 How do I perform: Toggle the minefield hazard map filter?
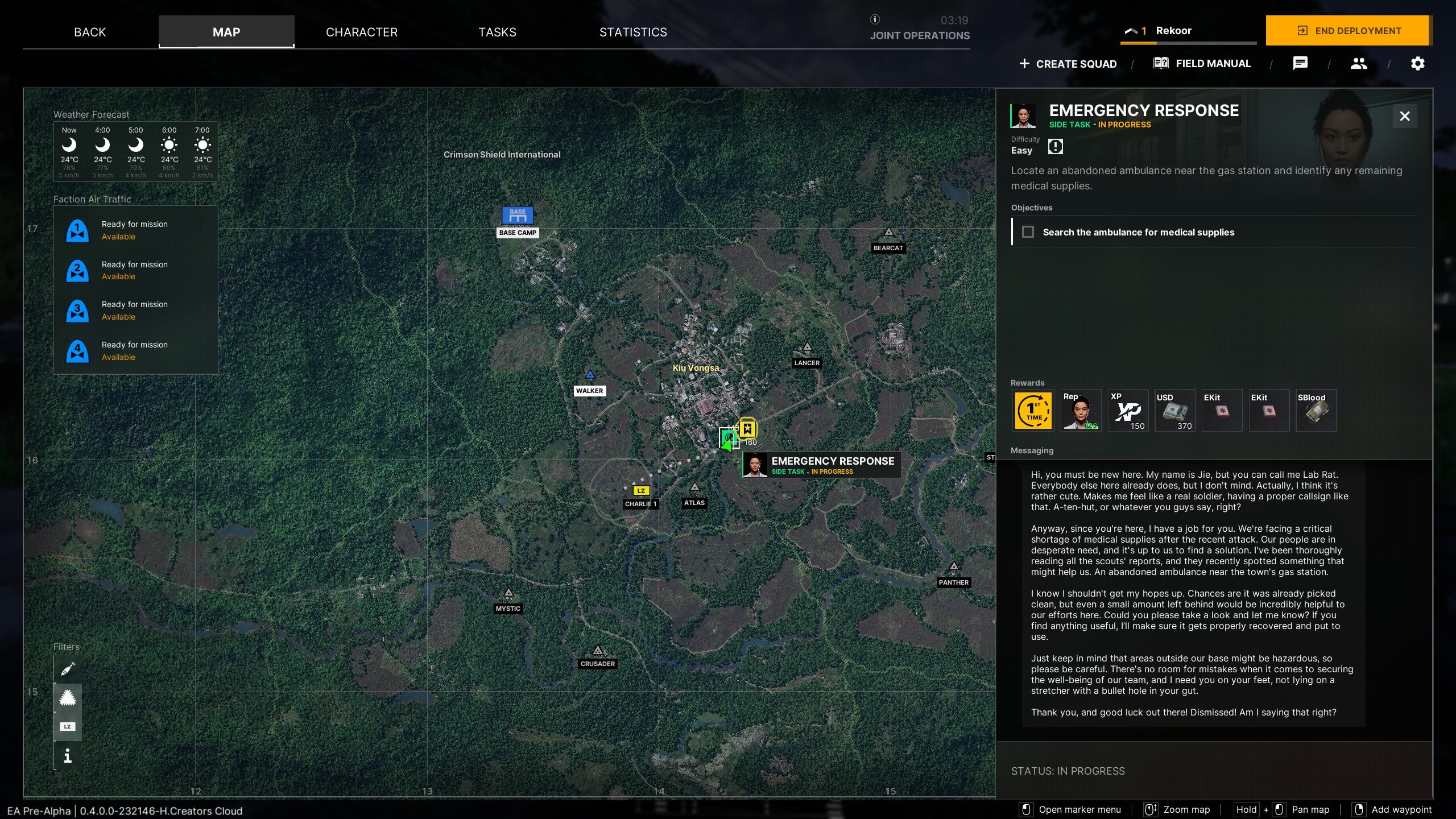pyautogui.click(x=67, y=698)
